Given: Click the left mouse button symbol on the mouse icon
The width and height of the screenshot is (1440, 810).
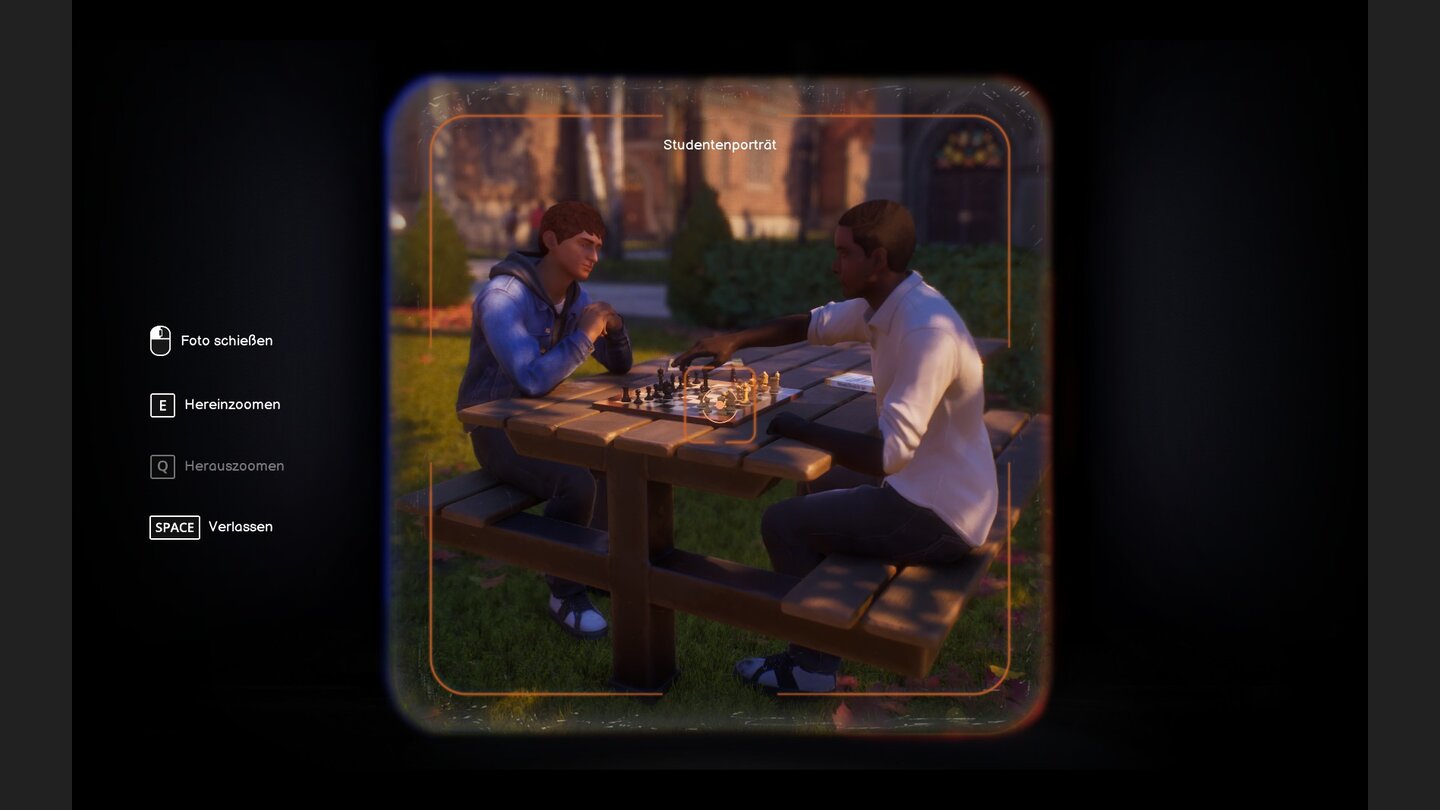Looking at the screenshot, I should (155, 333).
